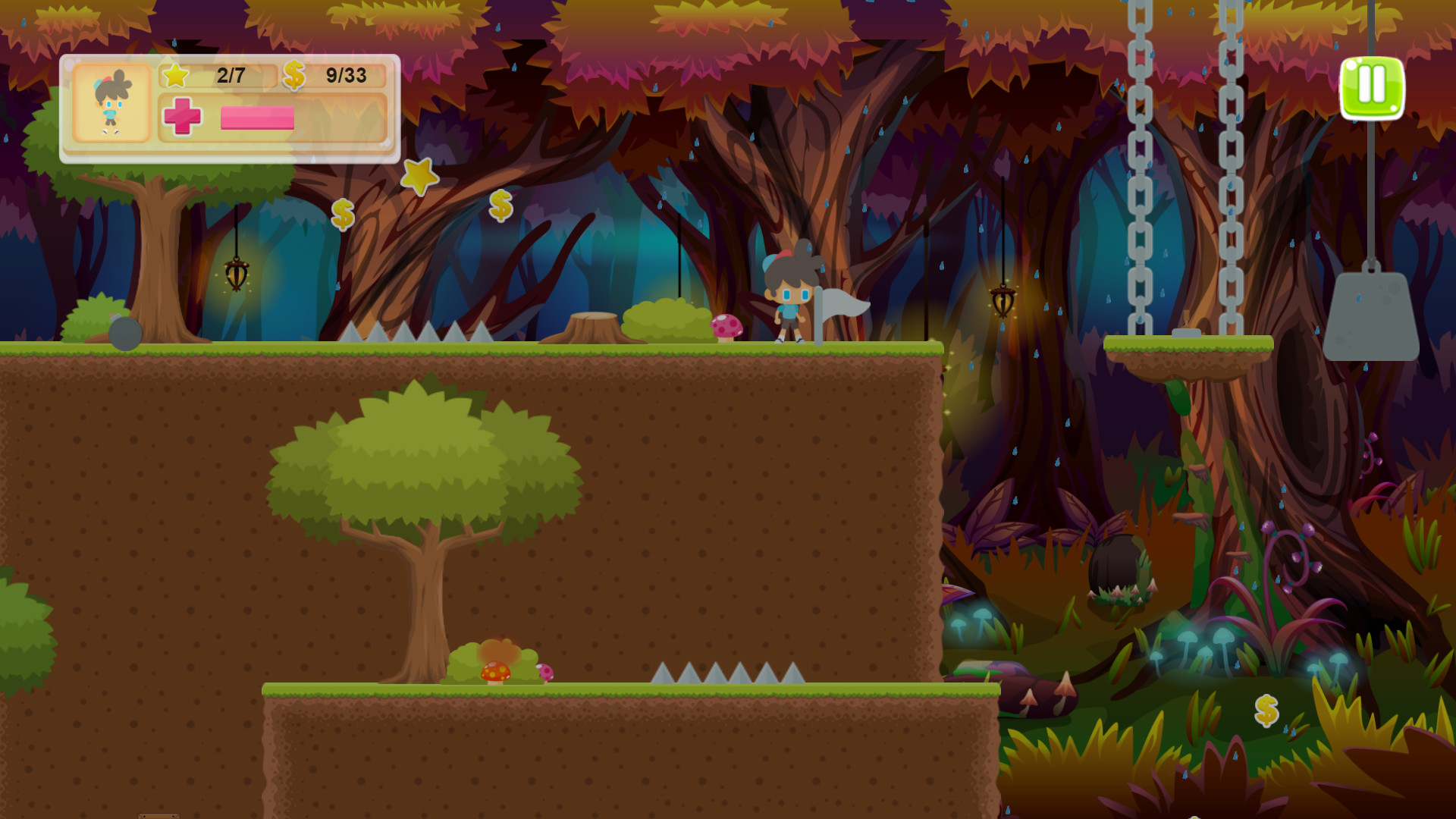The height and width of the screenshot is (819, 1456).
Task: Click the star icon showing 2/7 progress
Action: point(176,75)
